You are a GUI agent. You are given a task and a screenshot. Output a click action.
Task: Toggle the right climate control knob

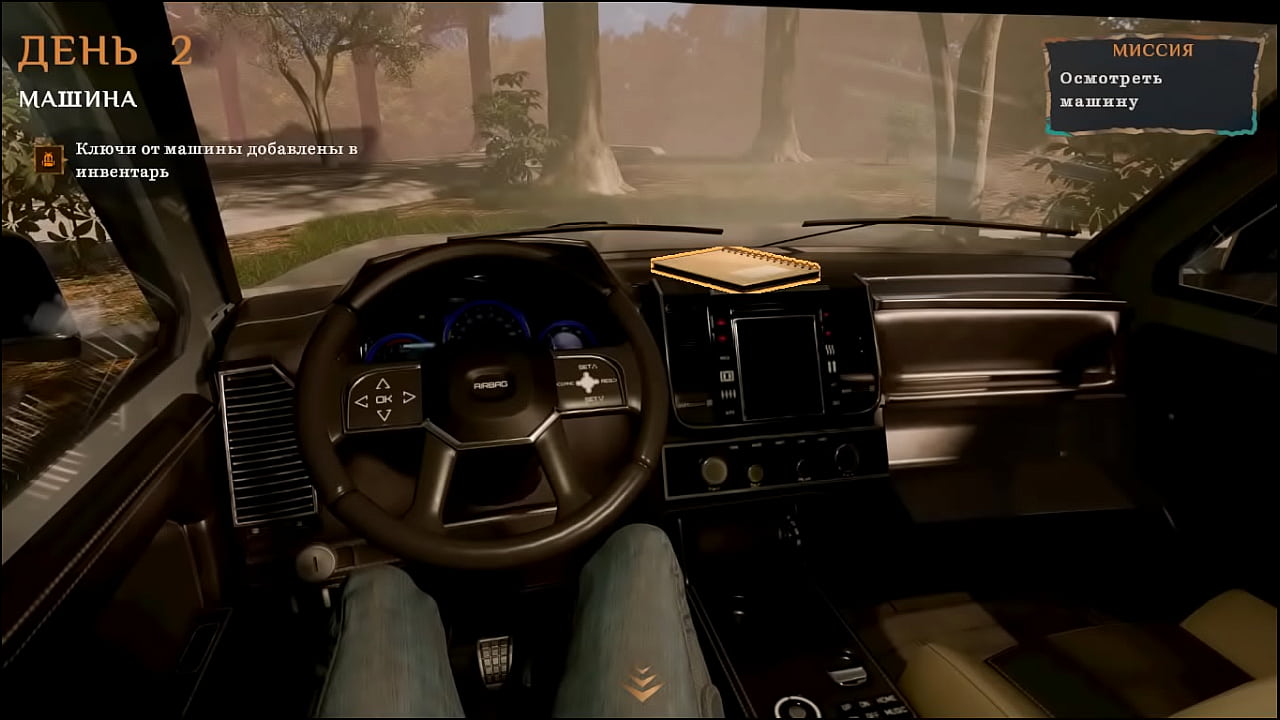coord(845,460)
